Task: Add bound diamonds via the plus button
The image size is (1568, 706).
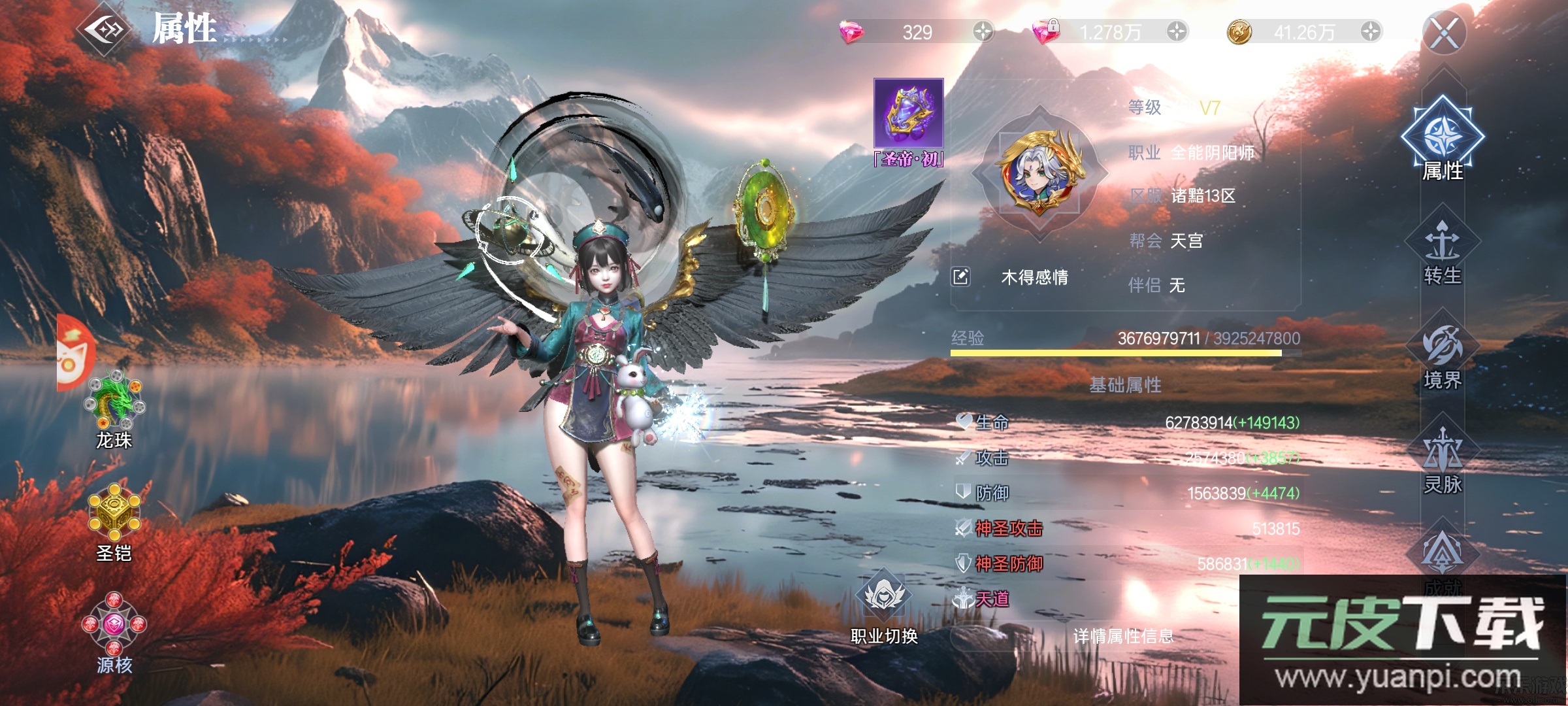Action: click(1177, 31)
